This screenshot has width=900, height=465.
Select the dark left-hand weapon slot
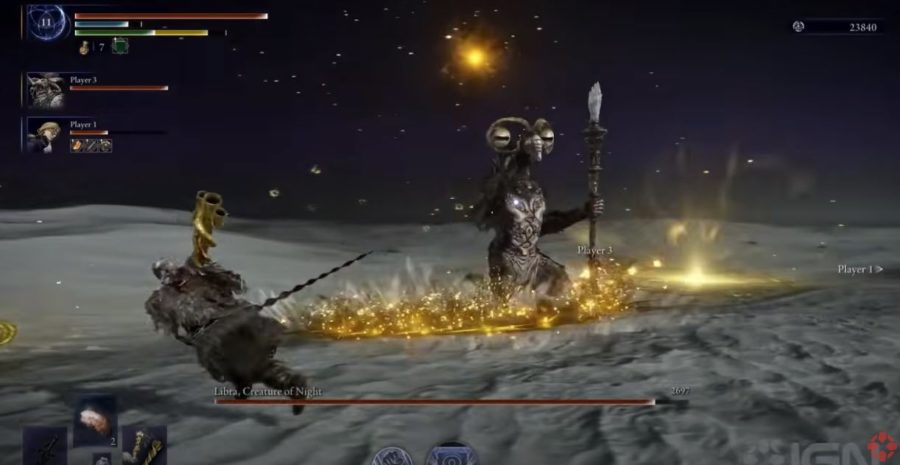point(45,447)
